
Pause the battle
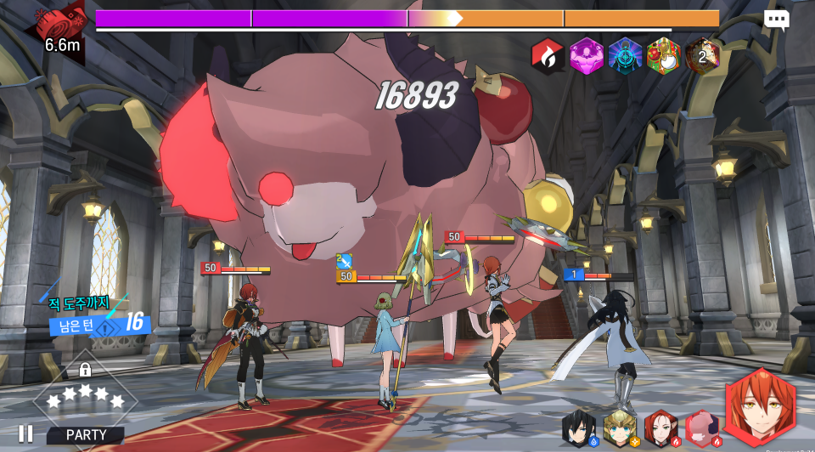(25, 434)
